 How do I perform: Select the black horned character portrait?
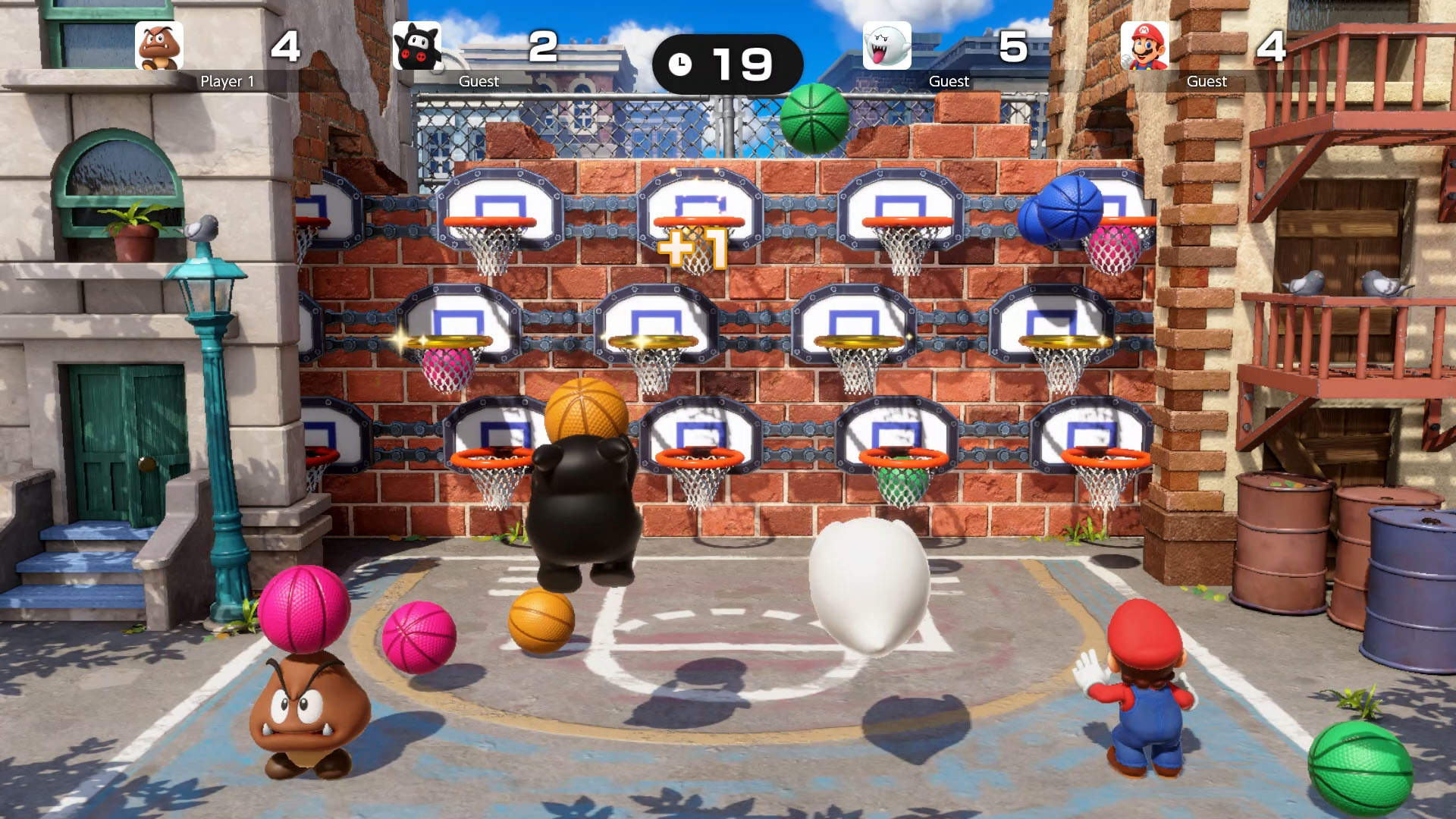(x=417, y=46)
